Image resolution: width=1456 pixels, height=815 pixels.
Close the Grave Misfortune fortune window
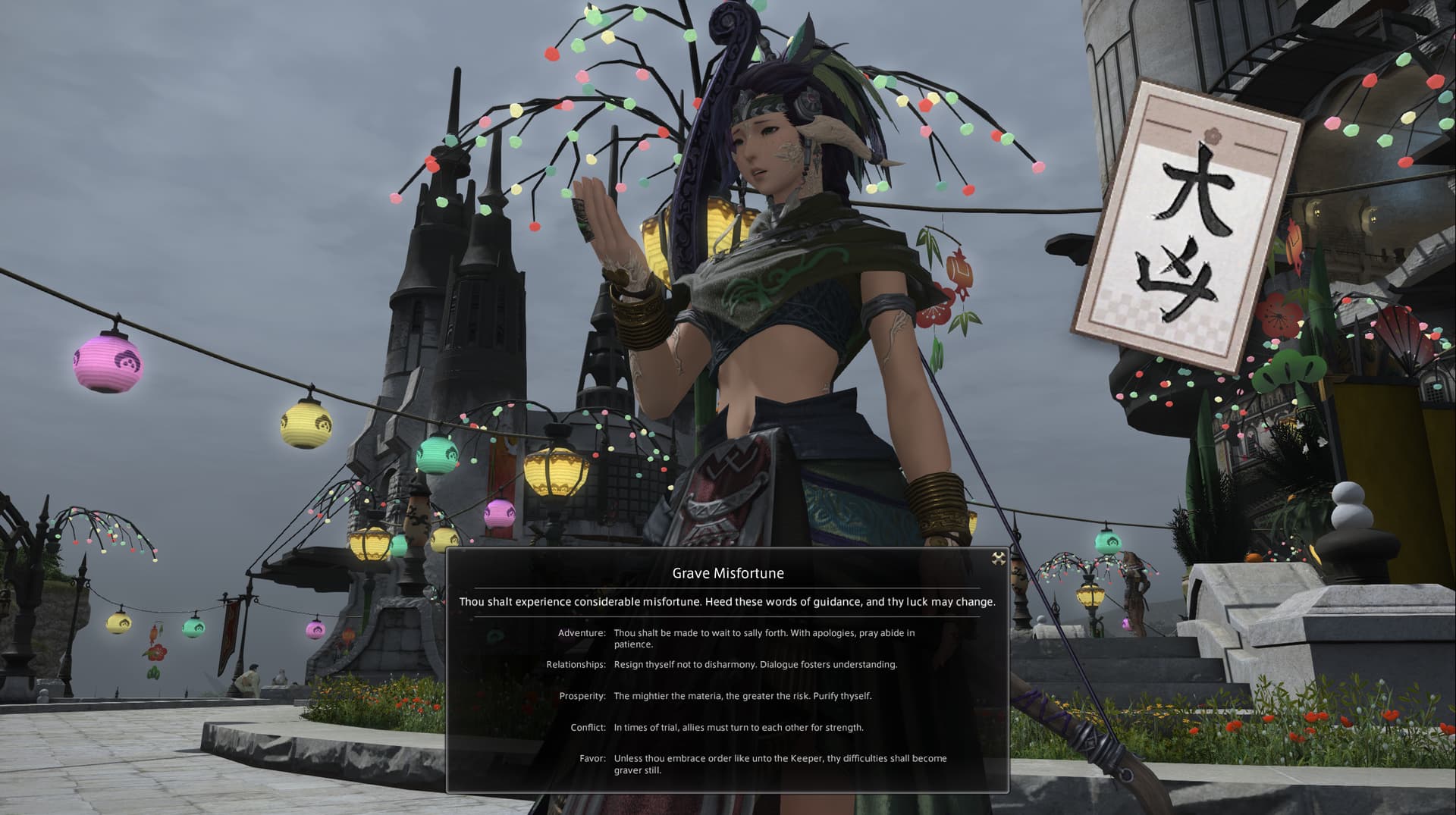click(999, 560)
